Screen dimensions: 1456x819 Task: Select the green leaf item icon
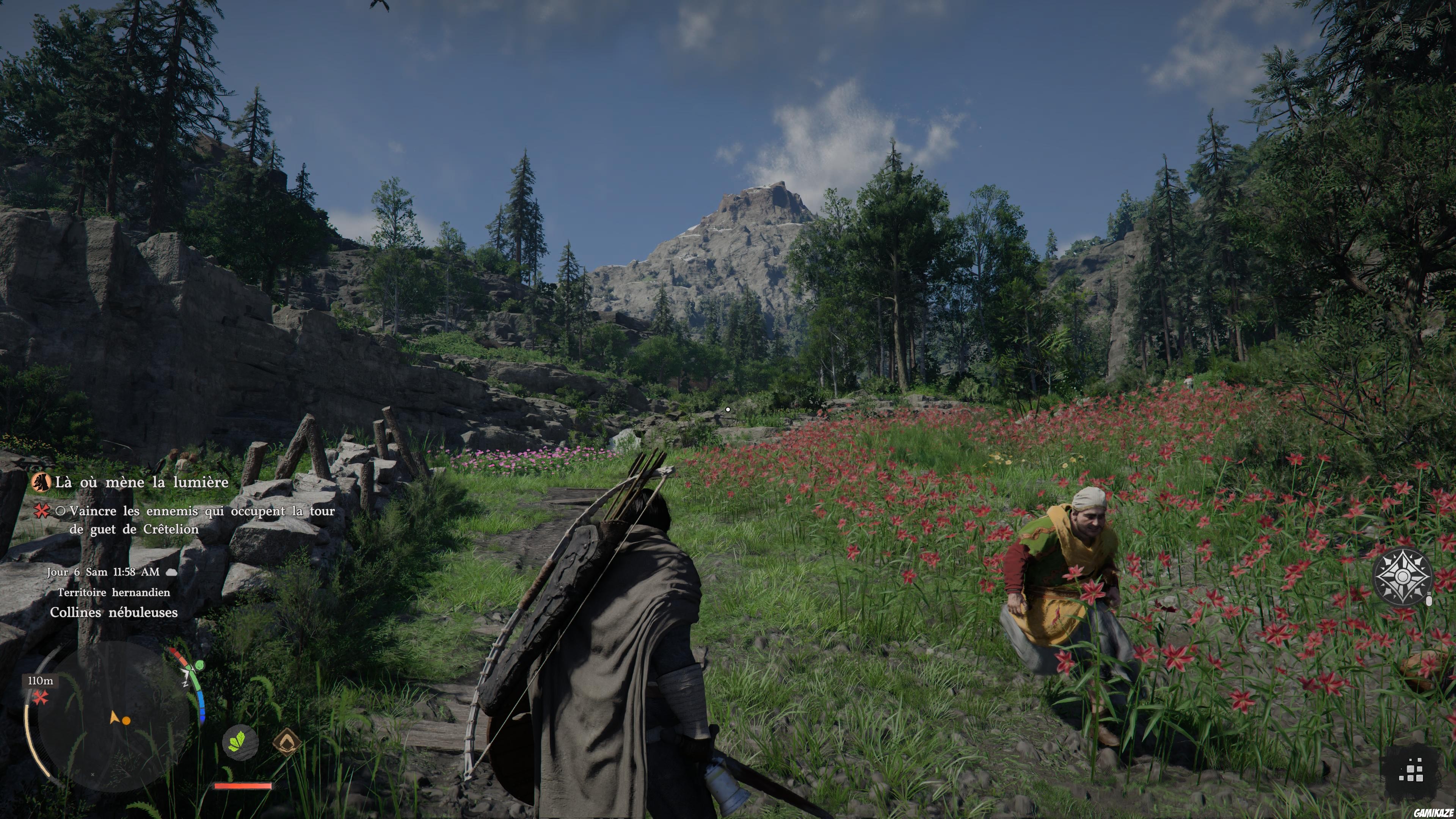240,742
